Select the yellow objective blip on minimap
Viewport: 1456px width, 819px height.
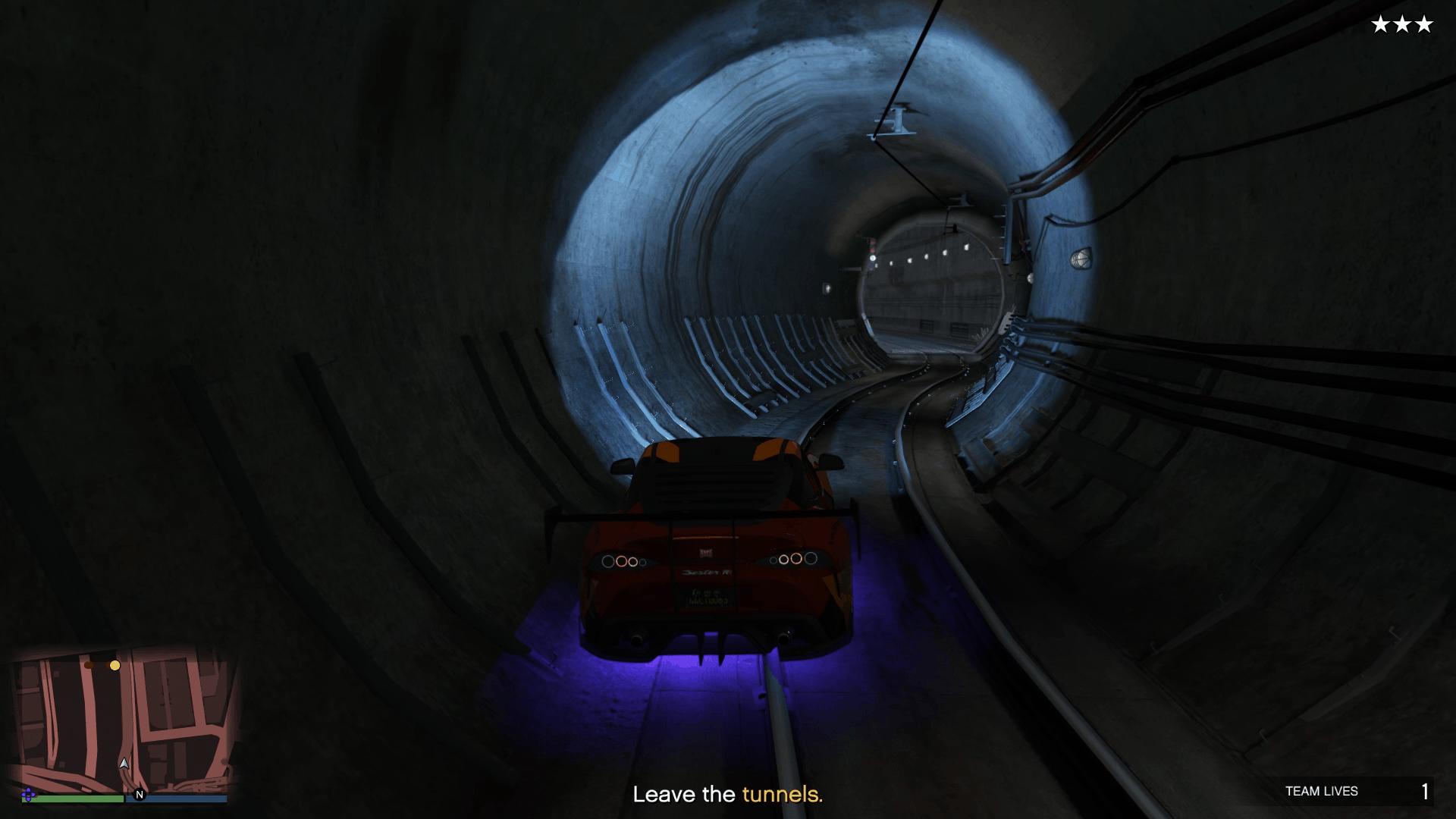pos(115,665)
